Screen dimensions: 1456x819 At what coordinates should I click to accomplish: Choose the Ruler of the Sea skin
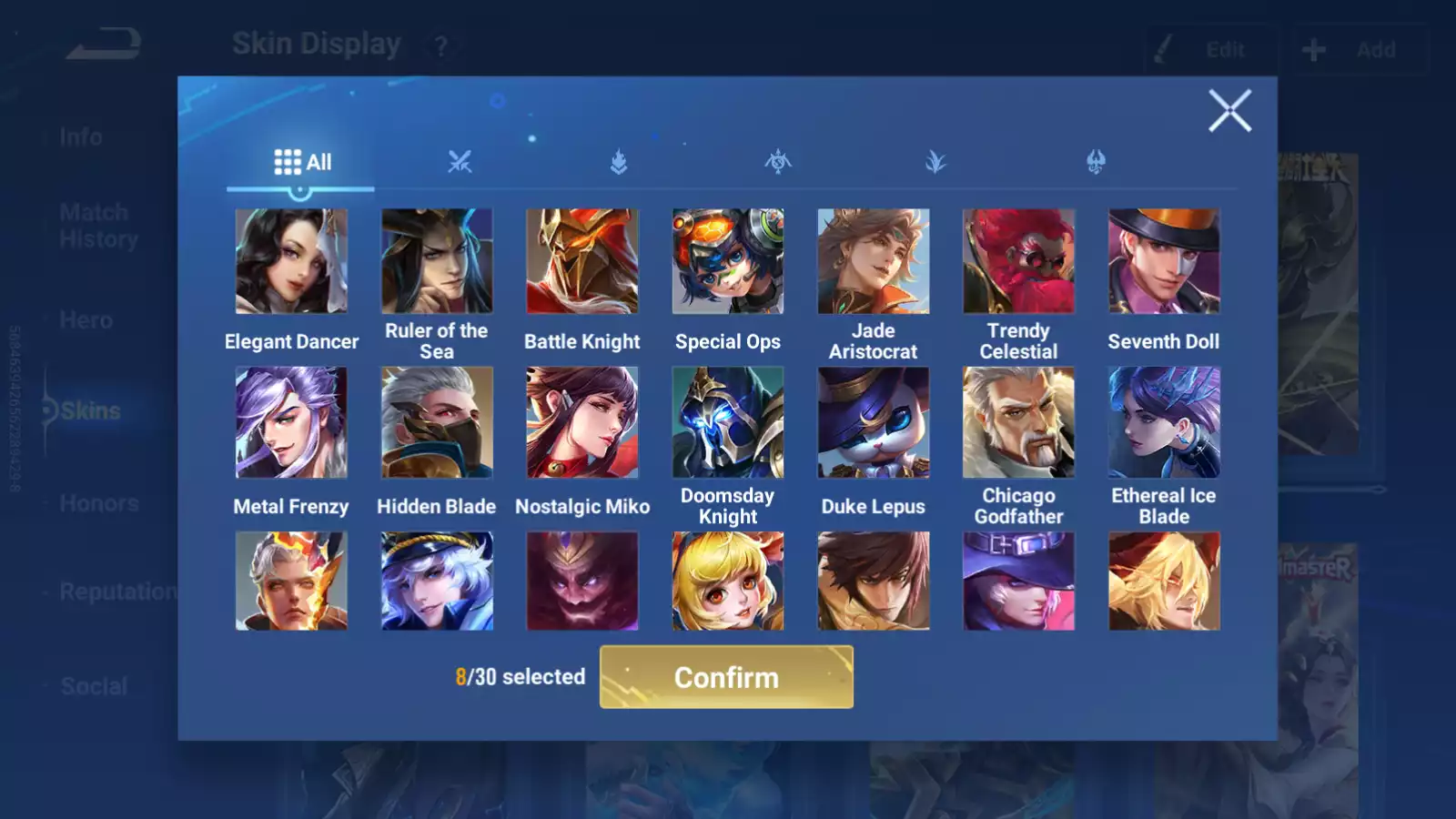tap(437, 262)
